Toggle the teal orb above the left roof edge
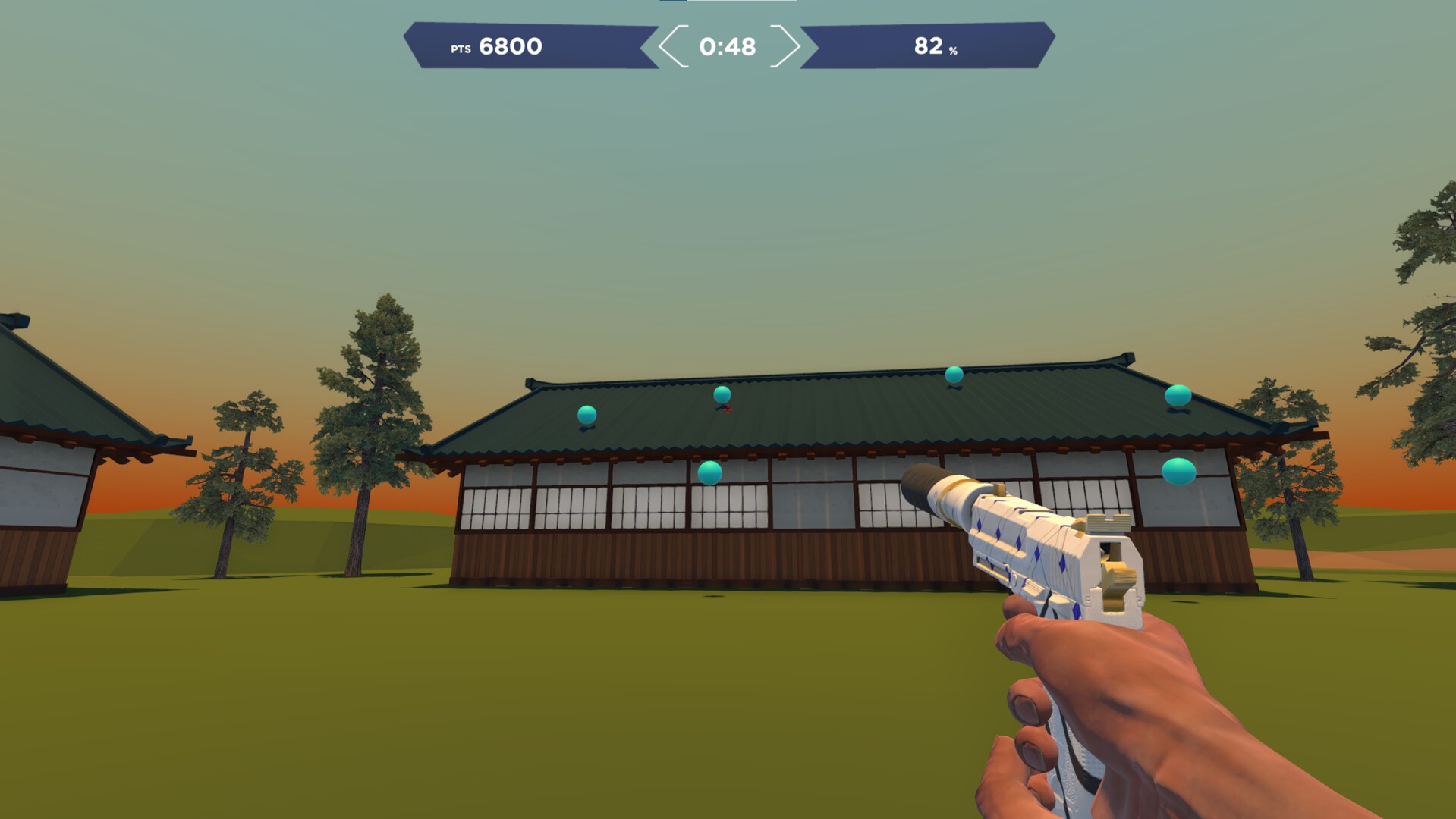 click(x=585, y=416)
